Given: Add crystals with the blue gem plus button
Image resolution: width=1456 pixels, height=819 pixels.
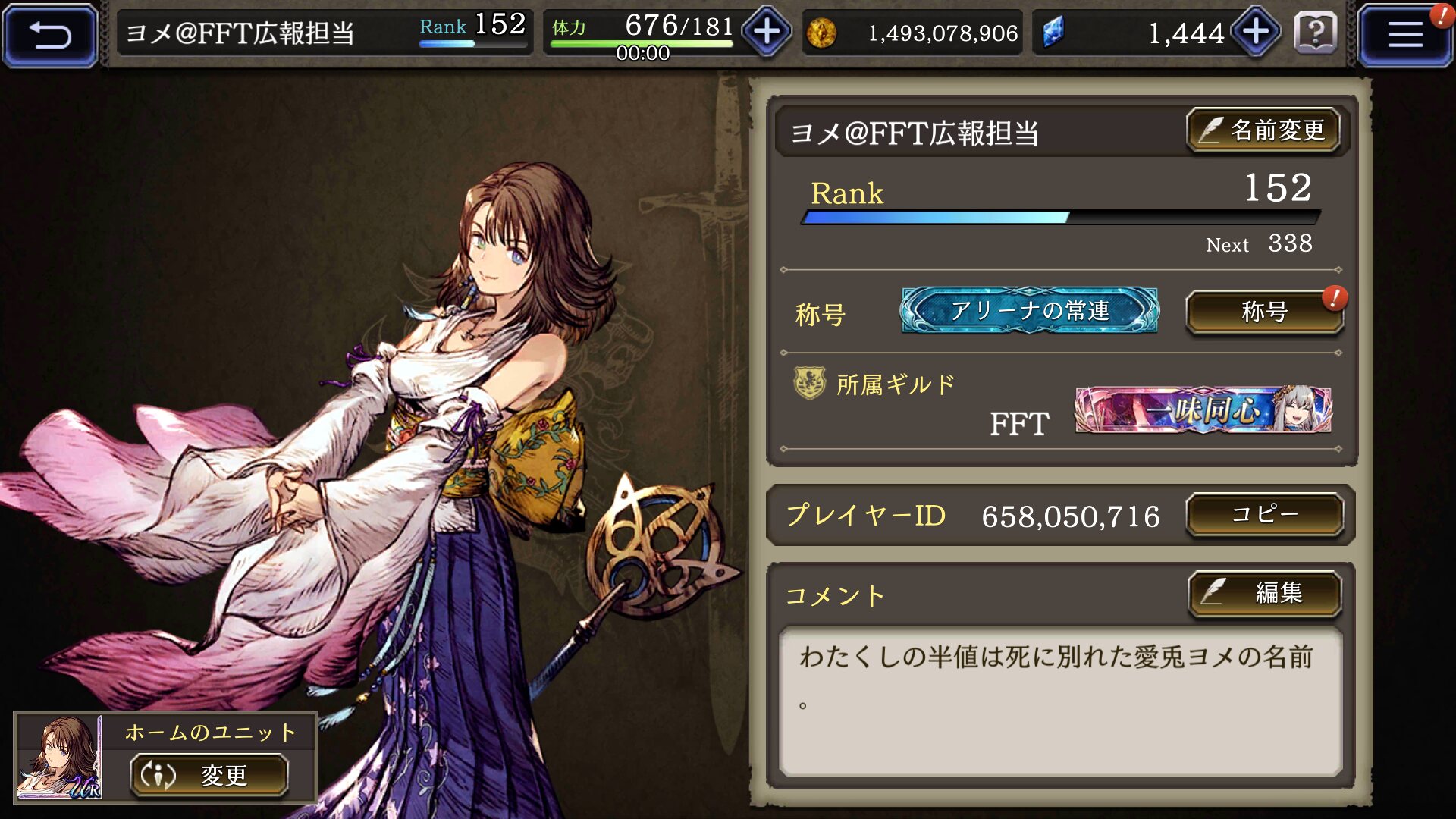Looking at the screenshot, I should (x=1256, y=33).
